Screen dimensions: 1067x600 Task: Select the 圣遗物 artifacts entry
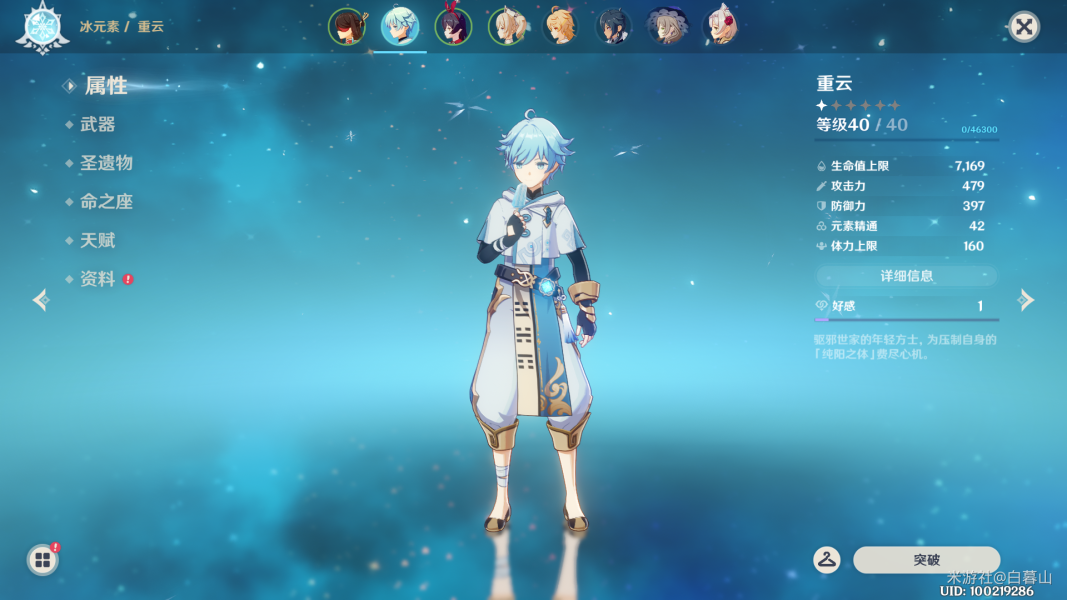pos(106,163)
